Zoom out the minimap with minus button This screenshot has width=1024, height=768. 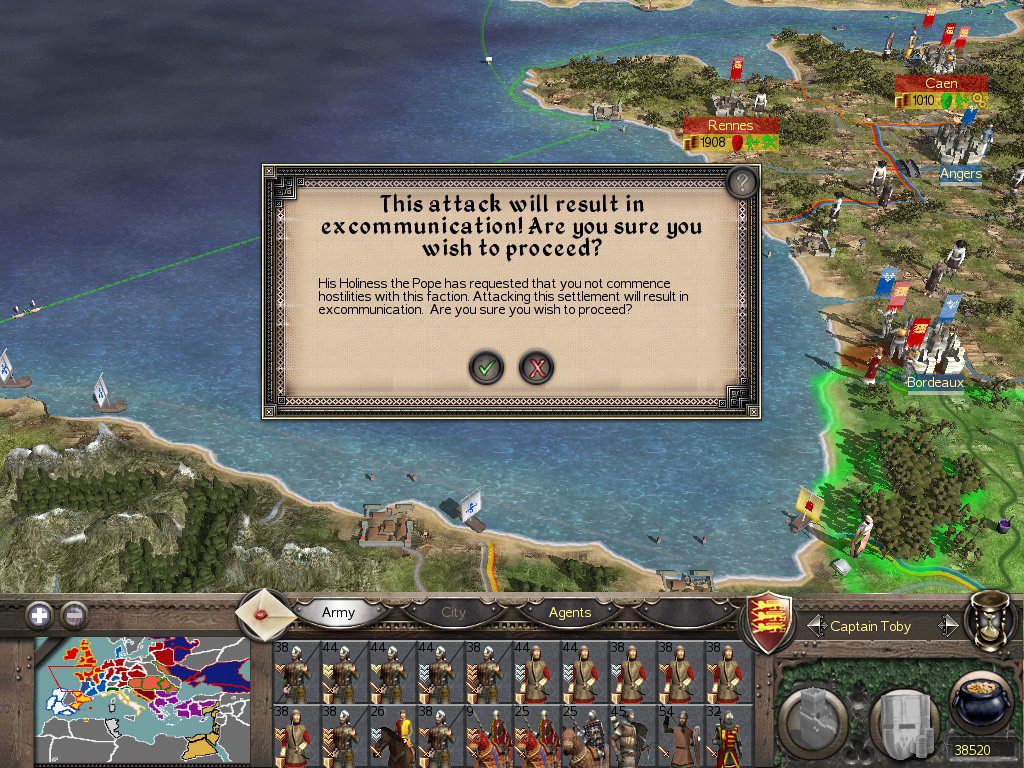coord(74,615)
